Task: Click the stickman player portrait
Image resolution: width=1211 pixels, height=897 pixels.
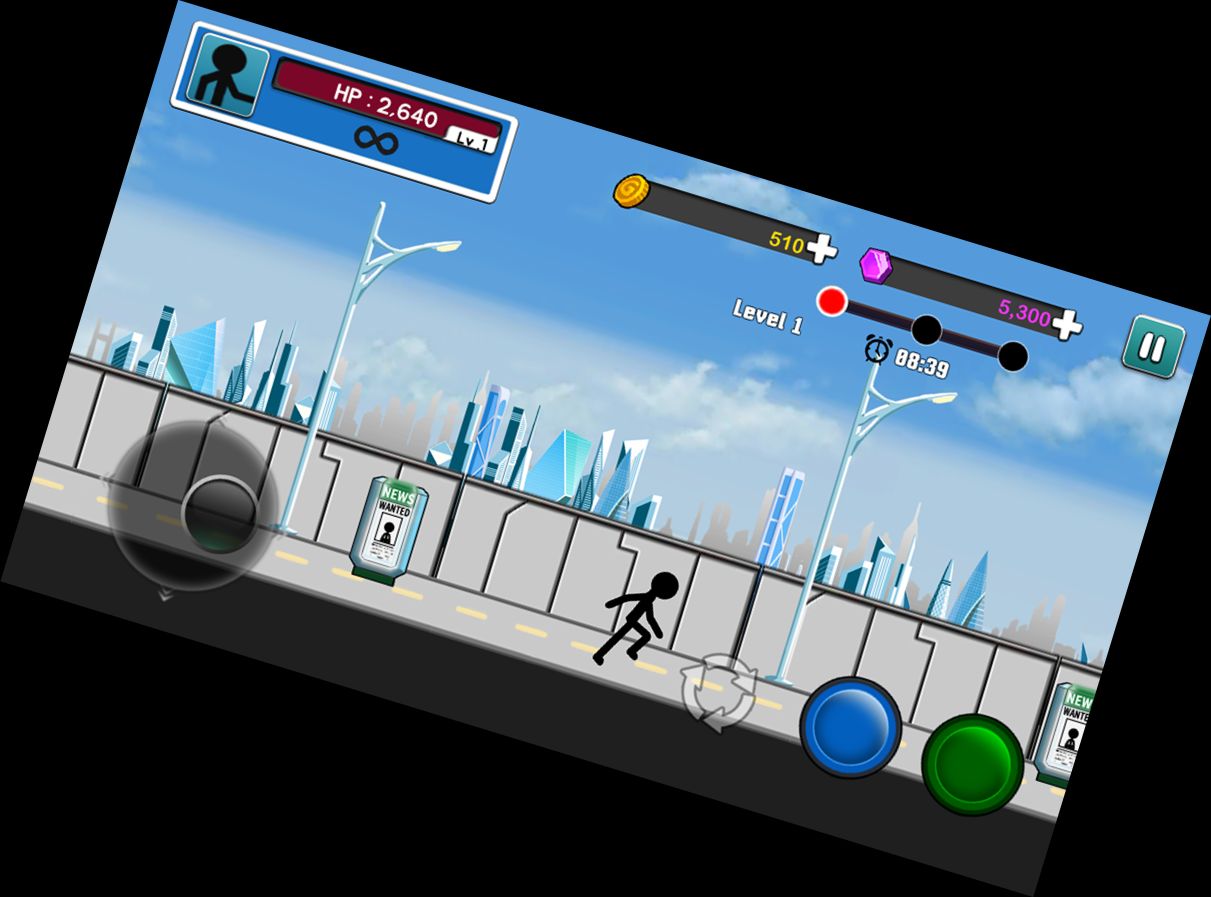Action: [227, 75]
